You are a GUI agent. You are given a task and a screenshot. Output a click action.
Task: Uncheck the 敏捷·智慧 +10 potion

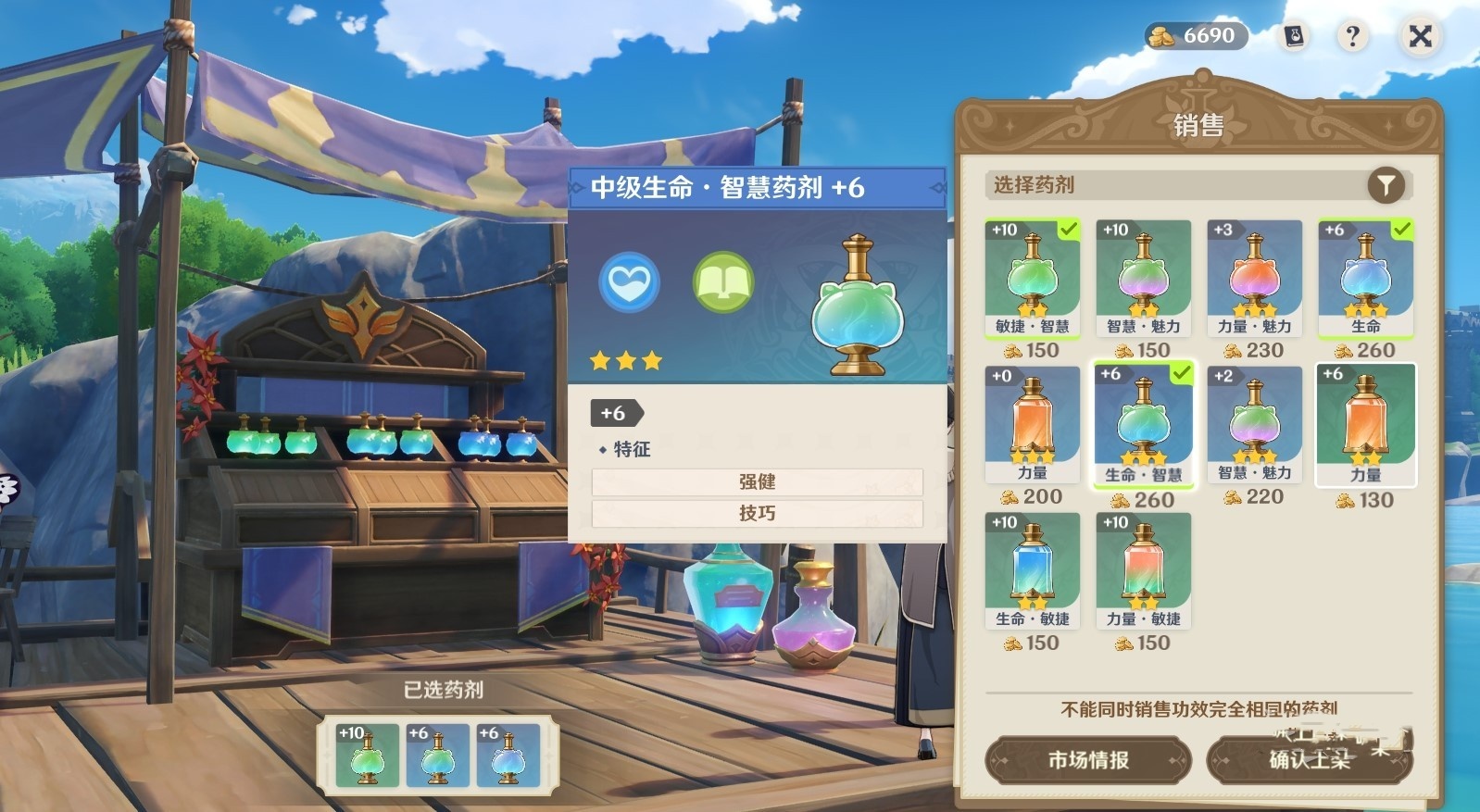1032,276
